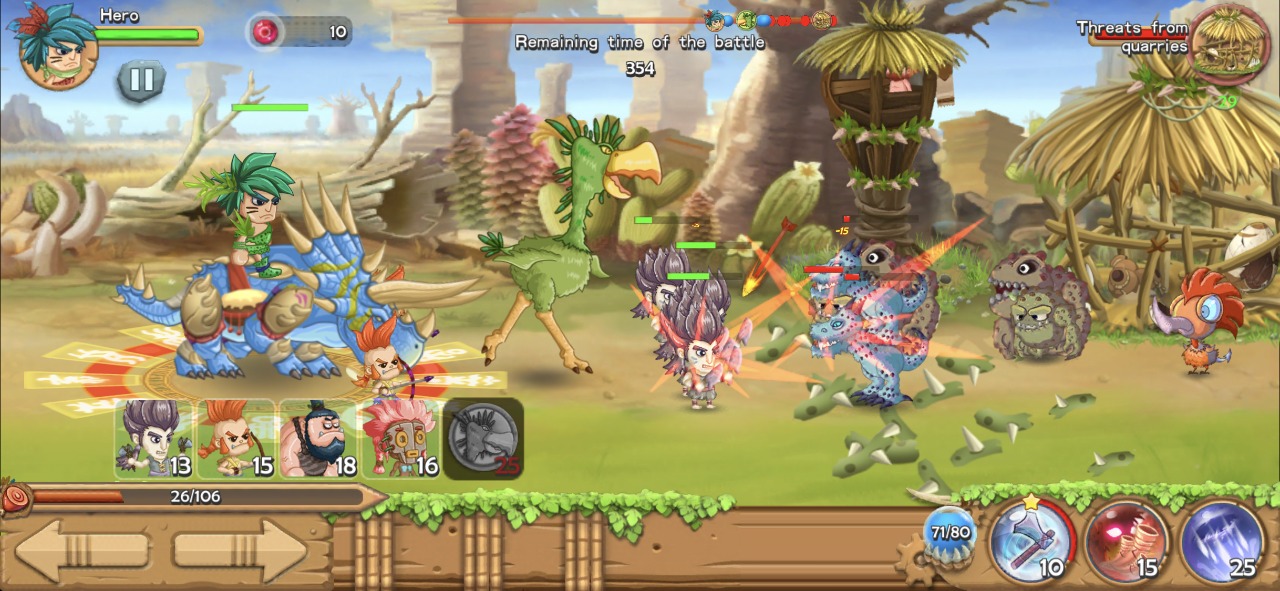The image size is (1280, 591).
Task: Summon the bearded brute costing 18
Action: pyautogui.click(x=318, y=439)
